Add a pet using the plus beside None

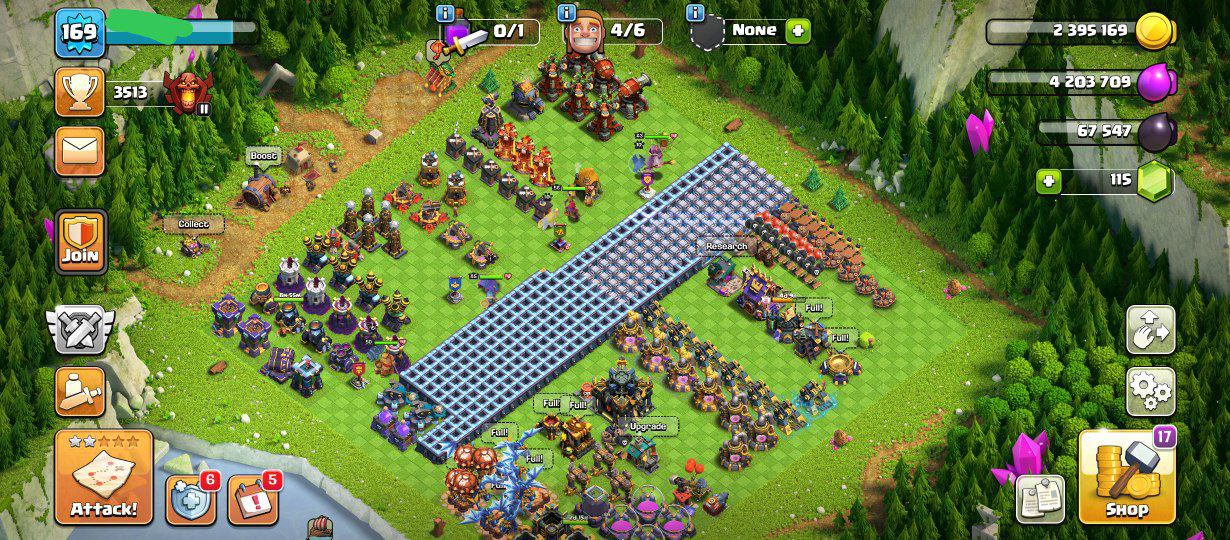[798, 30]
